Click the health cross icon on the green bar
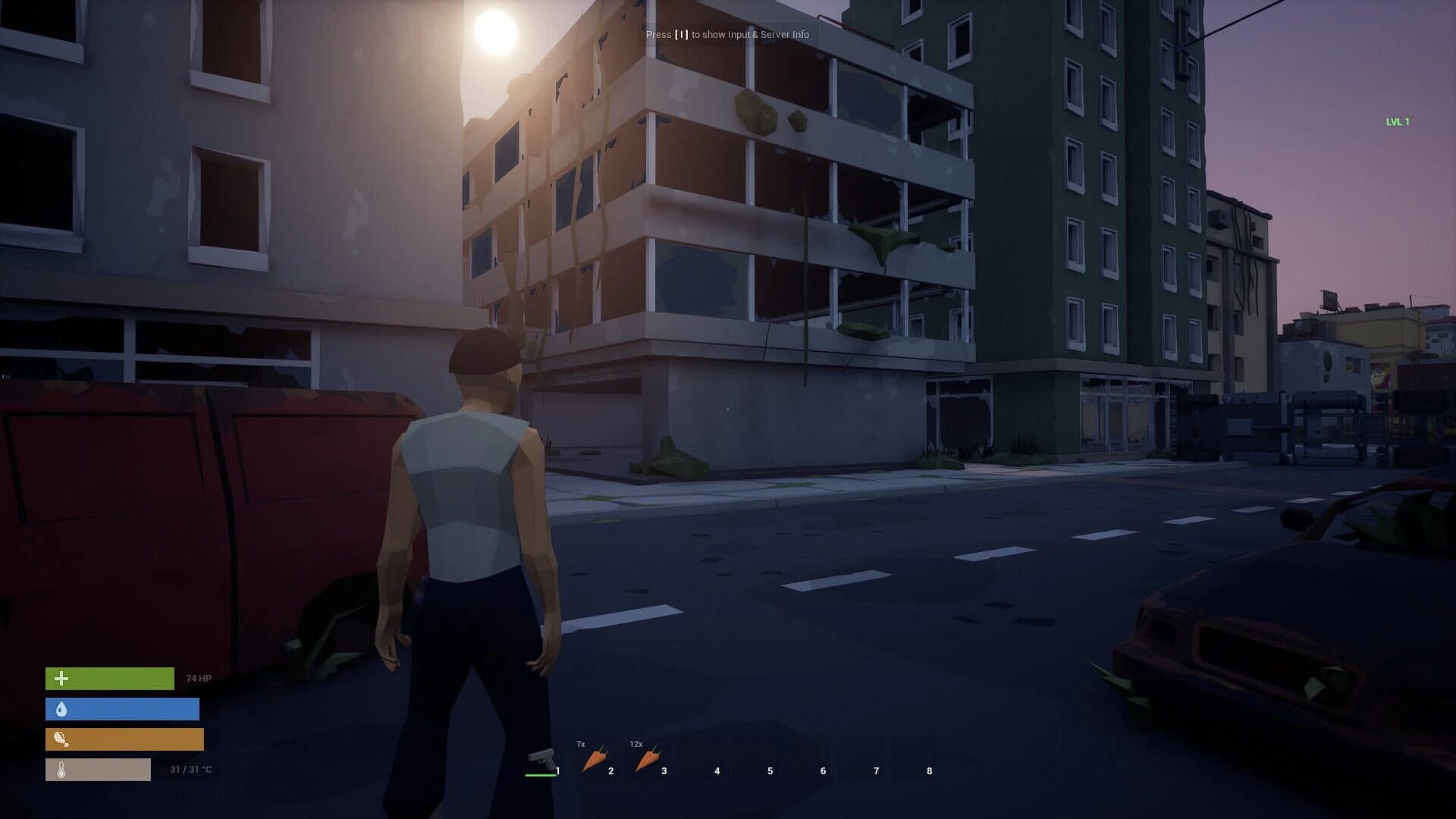The image size is (1456, 819). click(62, 677)
